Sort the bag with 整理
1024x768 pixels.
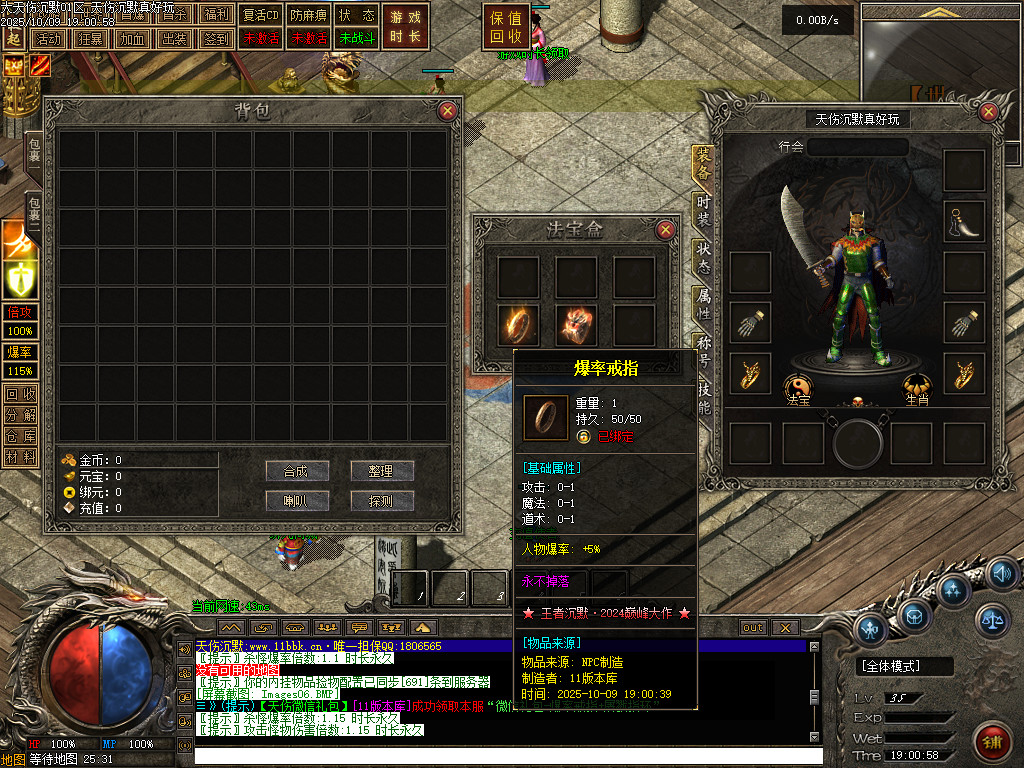(x=382, y=471)
